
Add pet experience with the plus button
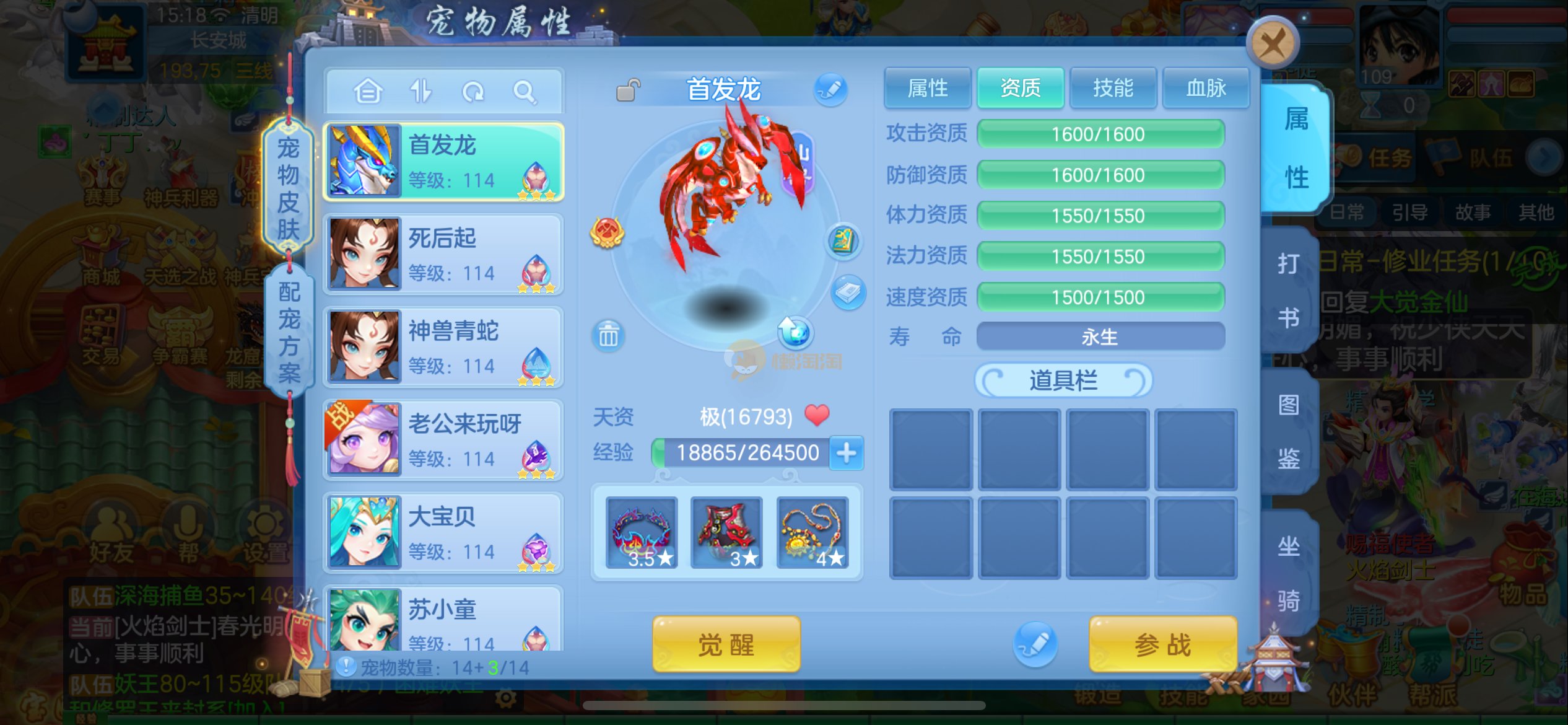pos(846,453)
